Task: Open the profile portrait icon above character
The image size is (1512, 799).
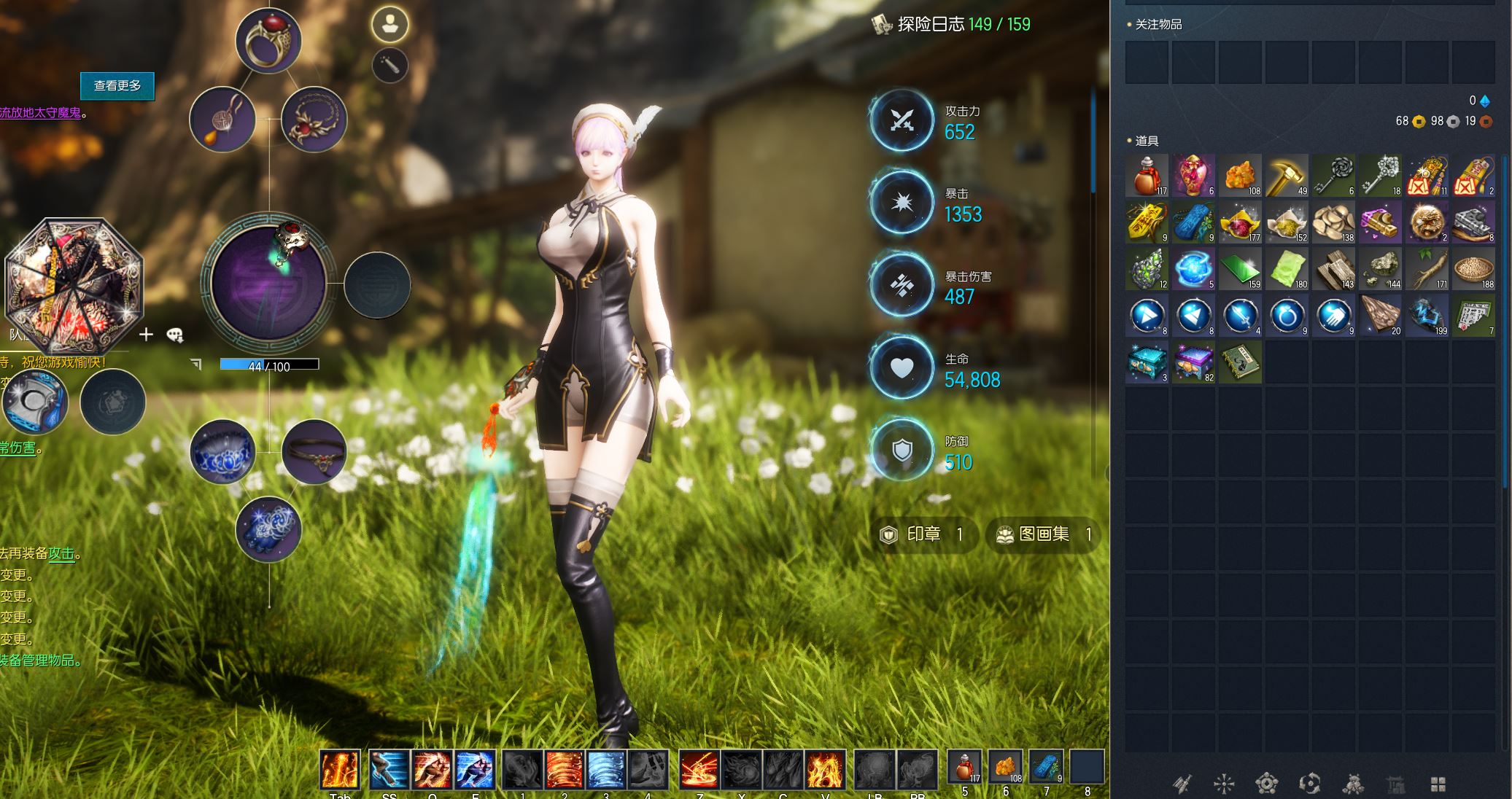Action: 389,24
